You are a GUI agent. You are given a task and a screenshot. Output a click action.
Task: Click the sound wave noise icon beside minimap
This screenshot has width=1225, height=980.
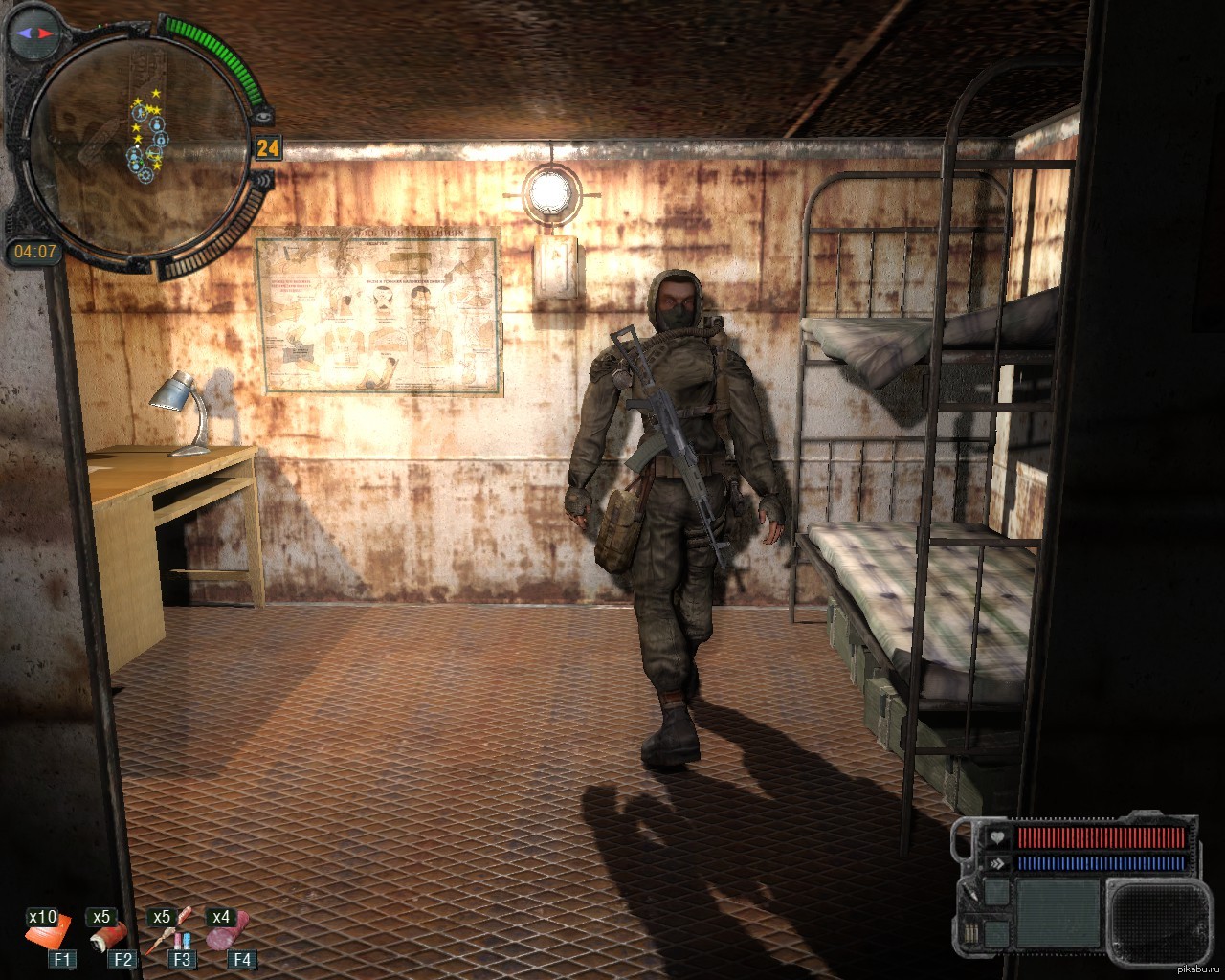tap(264, 179)
